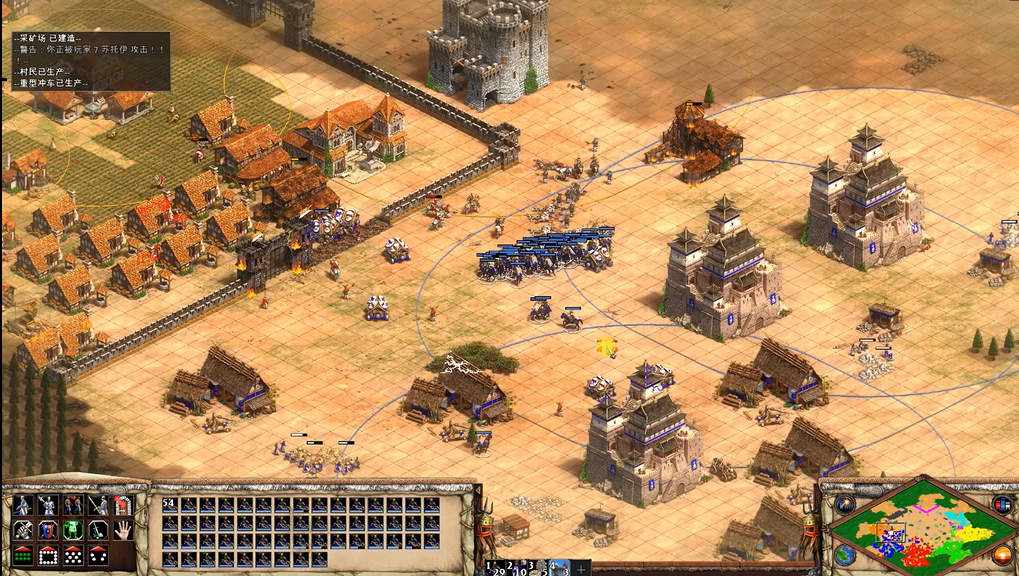
Task: Toggle the globe minimap mode button
Action: tap(845, 555)
